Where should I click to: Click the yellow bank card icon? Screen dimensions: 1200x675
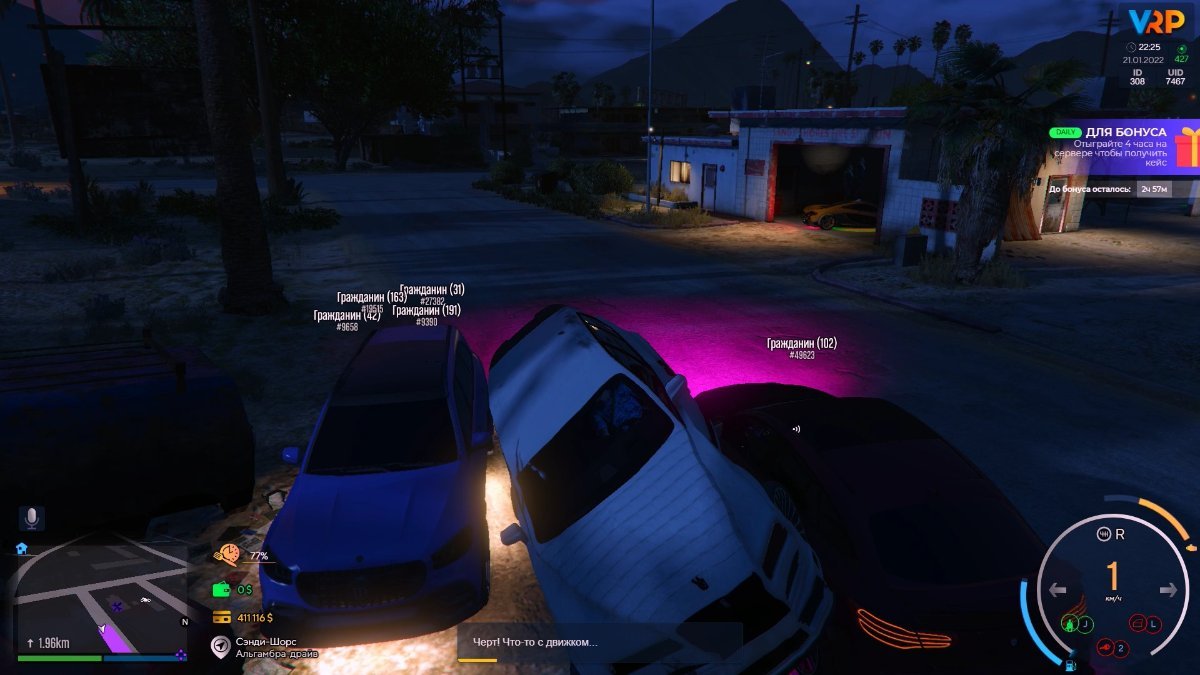[222, 617]
